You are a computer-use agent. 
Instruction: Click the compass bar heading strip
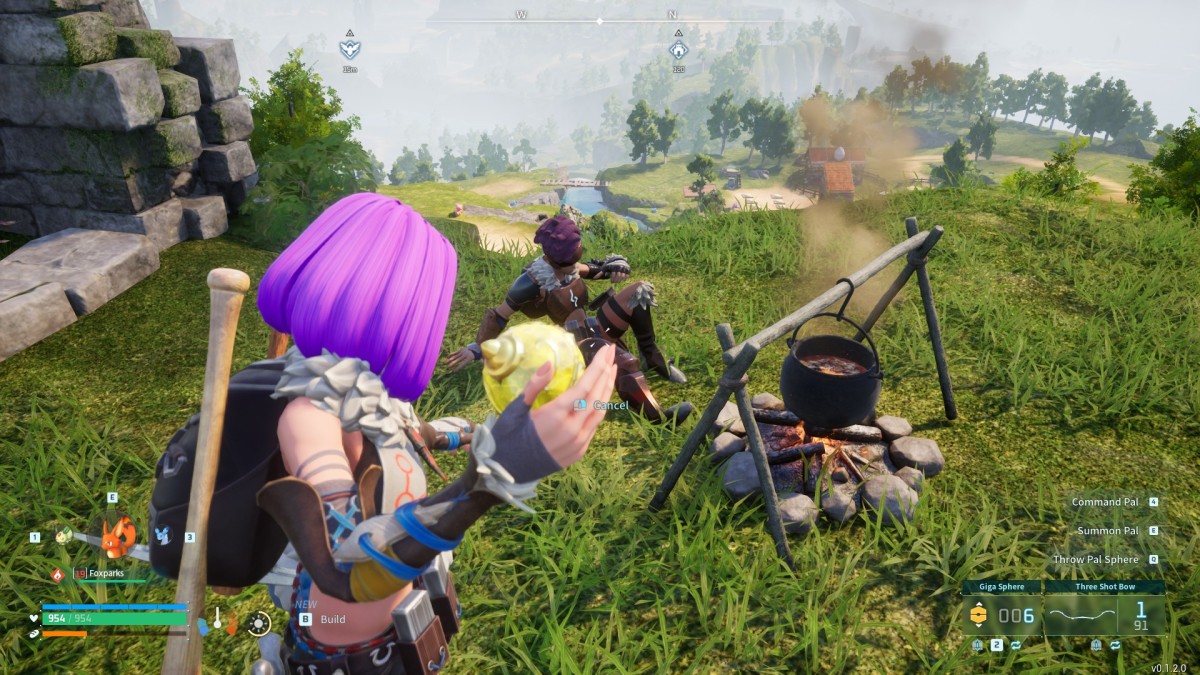[x=599, y=20]
